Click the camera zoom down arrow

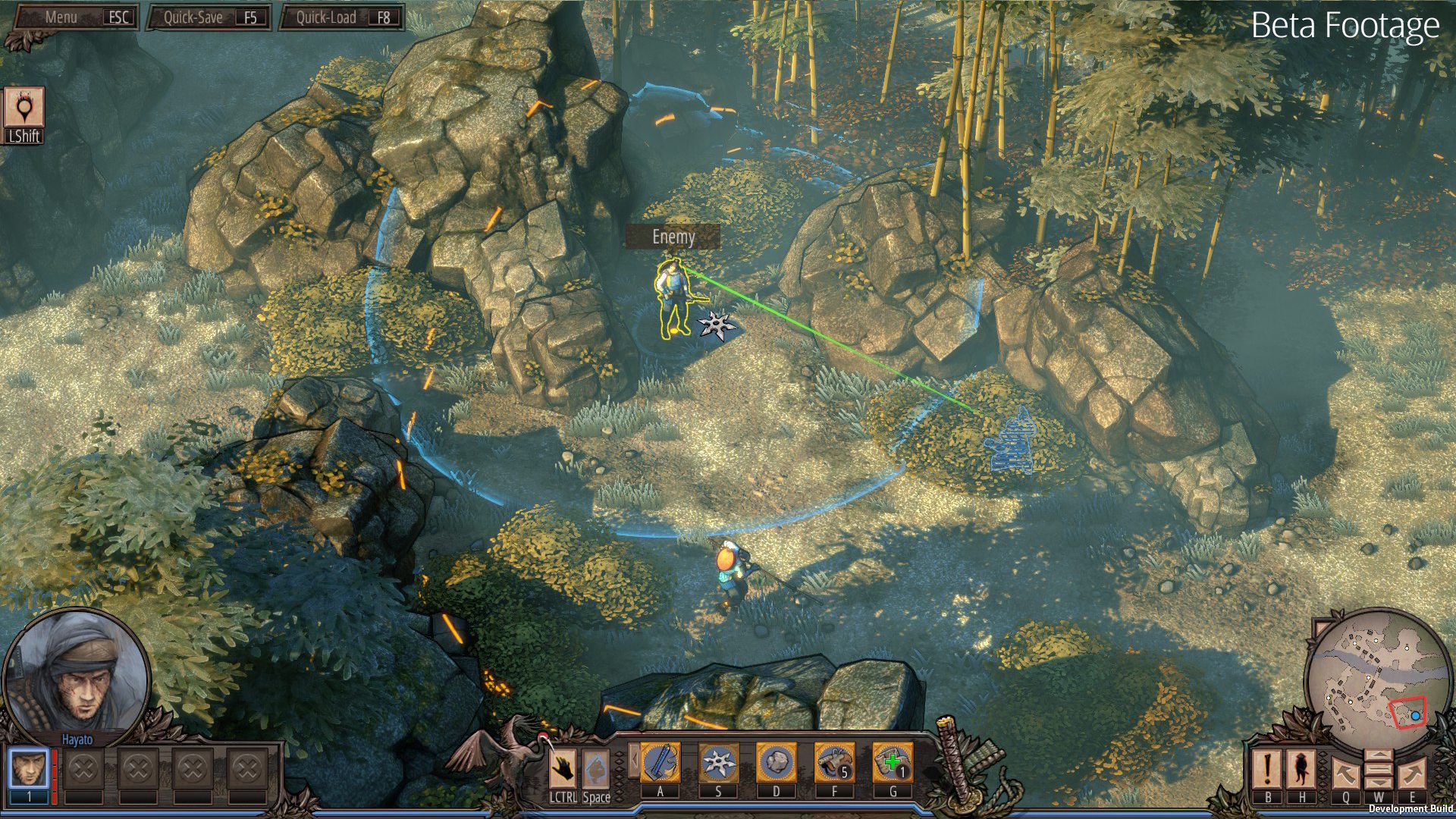[1379, 783]
